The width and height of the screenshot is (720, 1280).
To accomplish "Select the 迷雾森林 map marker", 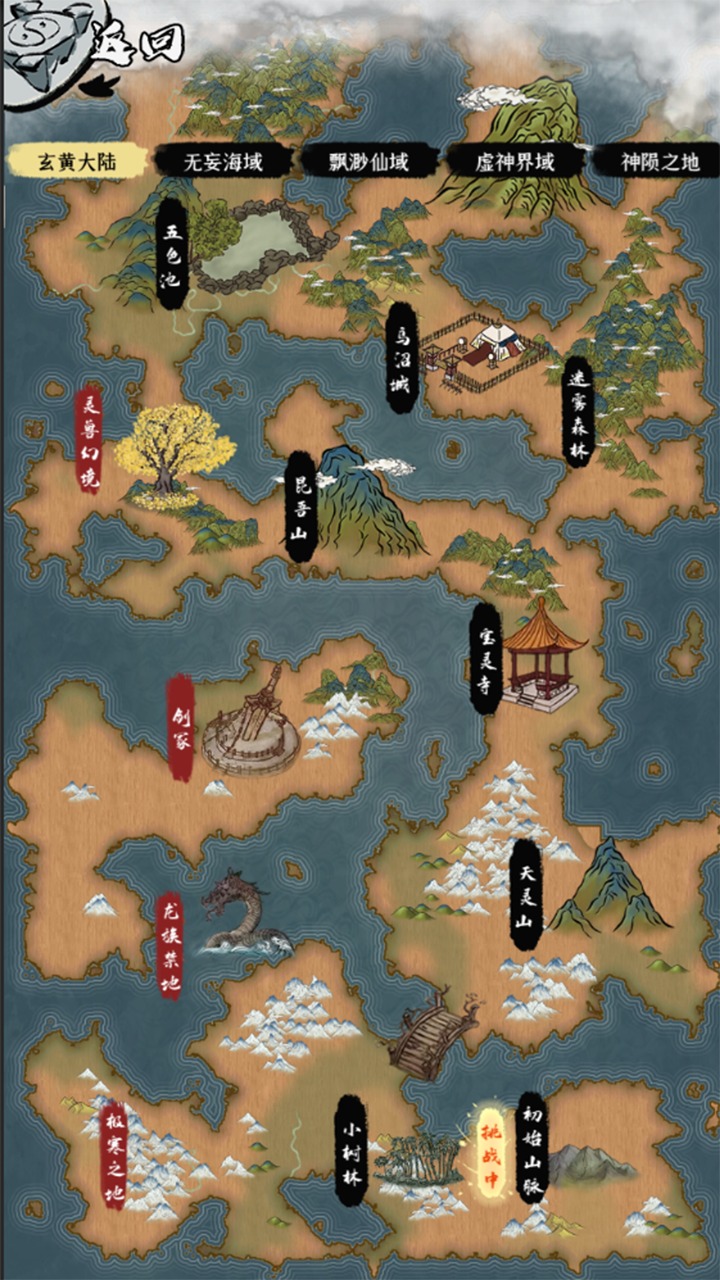I will point(577,410).
